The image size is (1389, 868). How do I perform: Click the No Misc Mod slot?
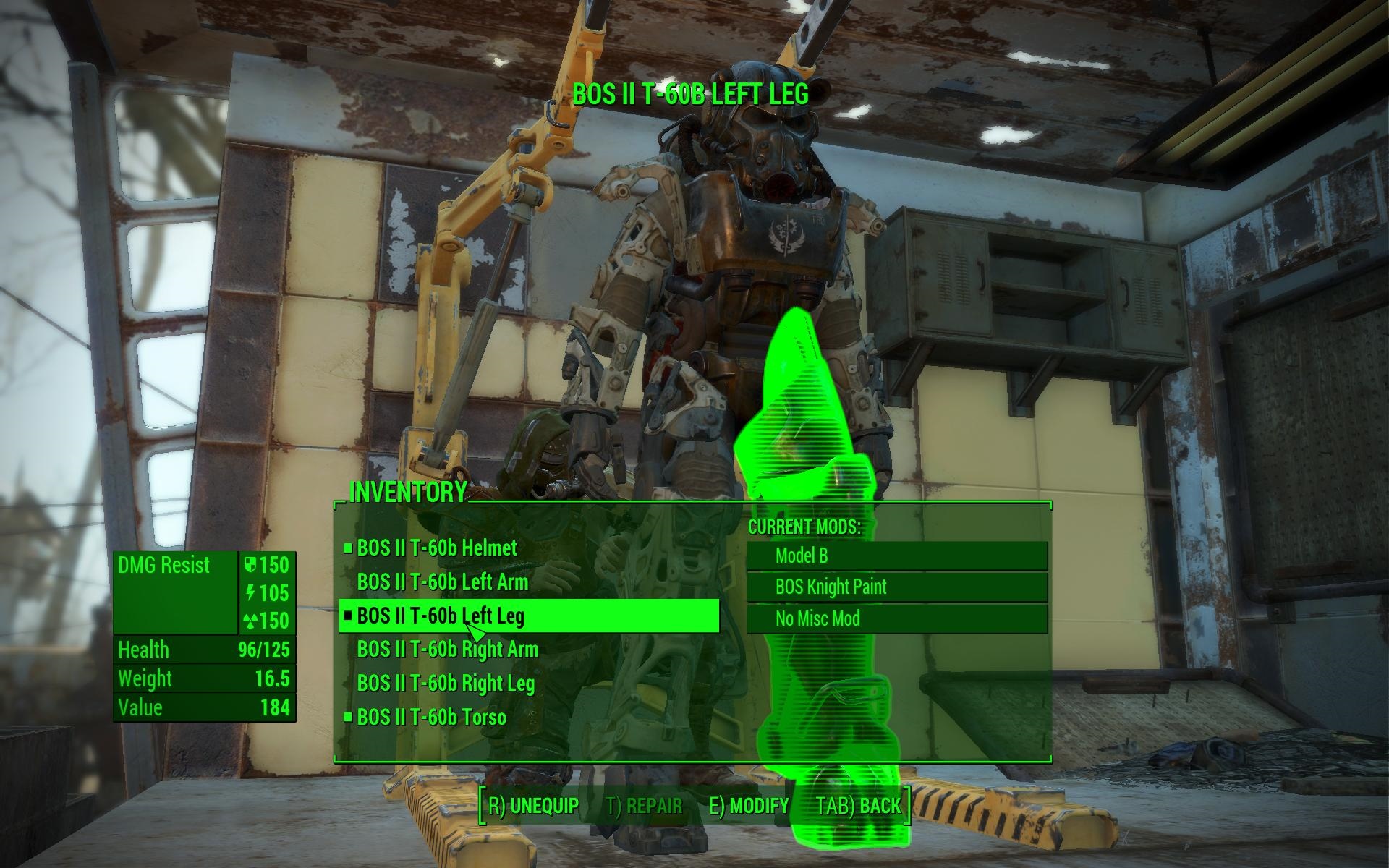[897, 619]
